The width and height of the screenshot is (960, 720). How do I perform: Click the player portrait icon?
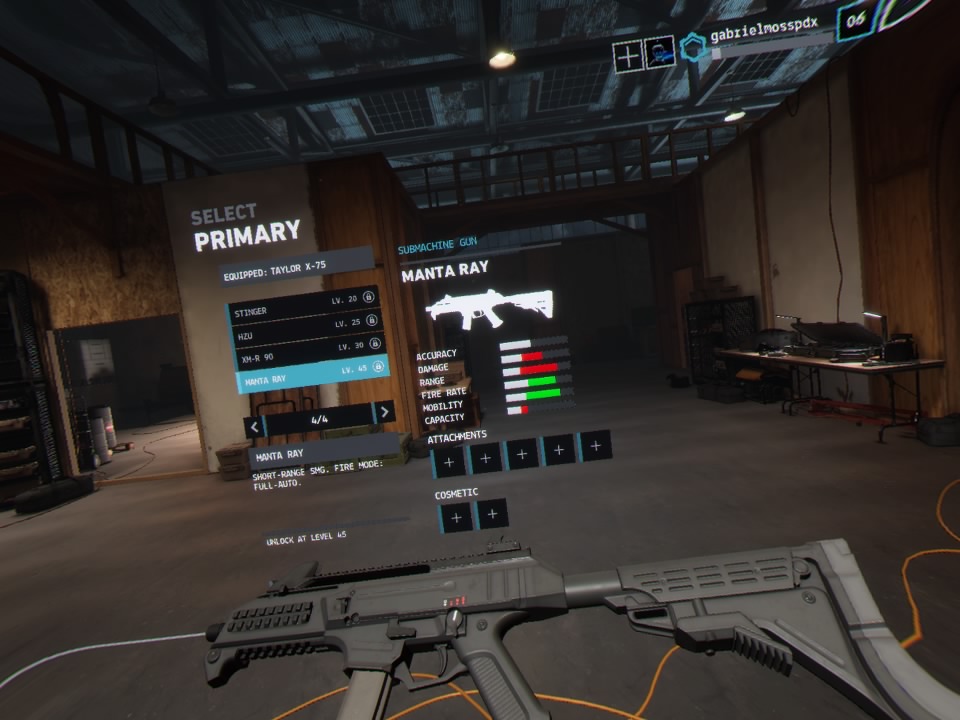[x=658, y=53]
